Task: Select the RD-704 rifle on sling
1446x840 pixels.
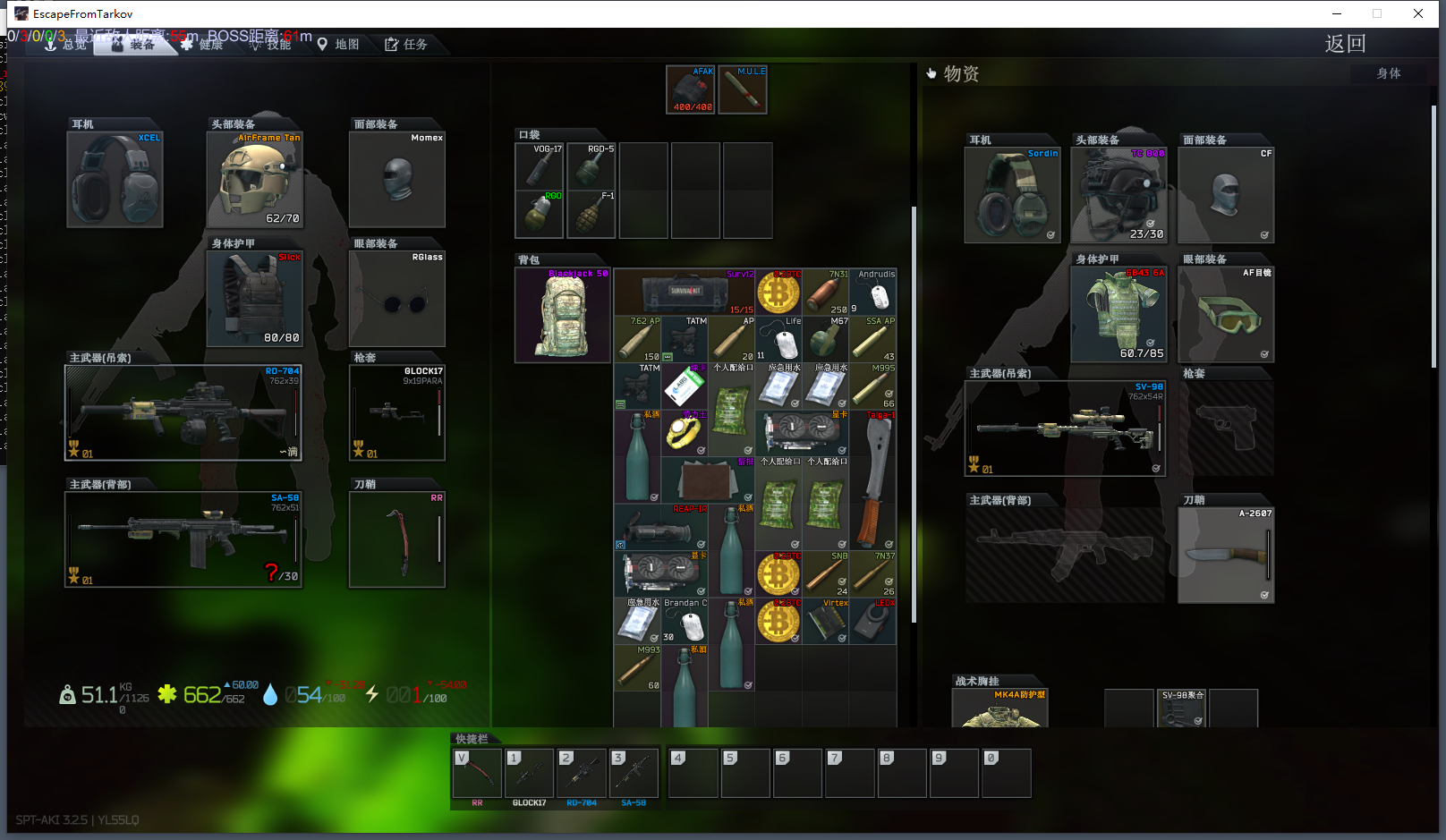Action: click(183, 412)
